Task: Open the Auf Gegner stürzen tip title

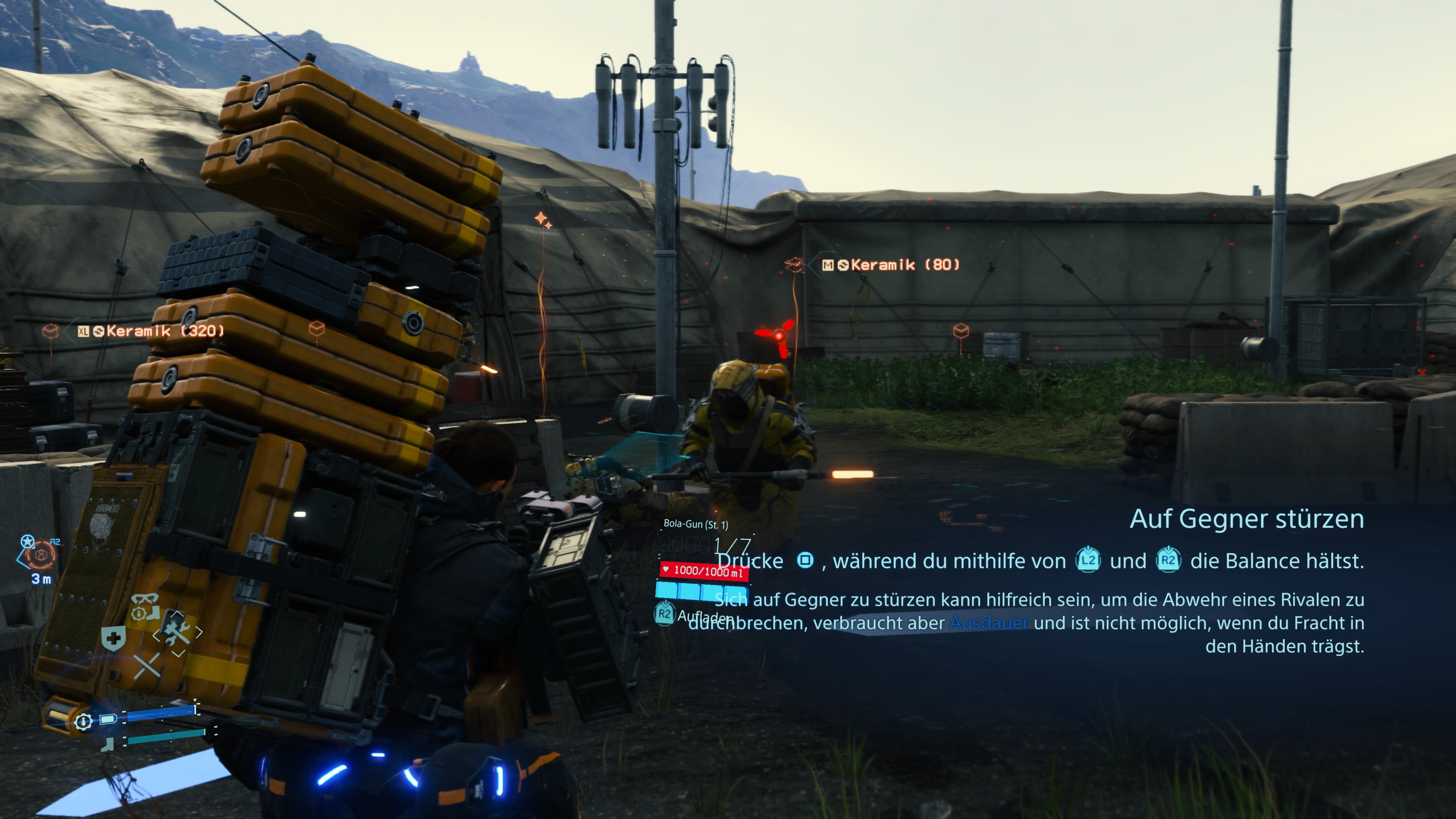Action: pos(1246,519)
